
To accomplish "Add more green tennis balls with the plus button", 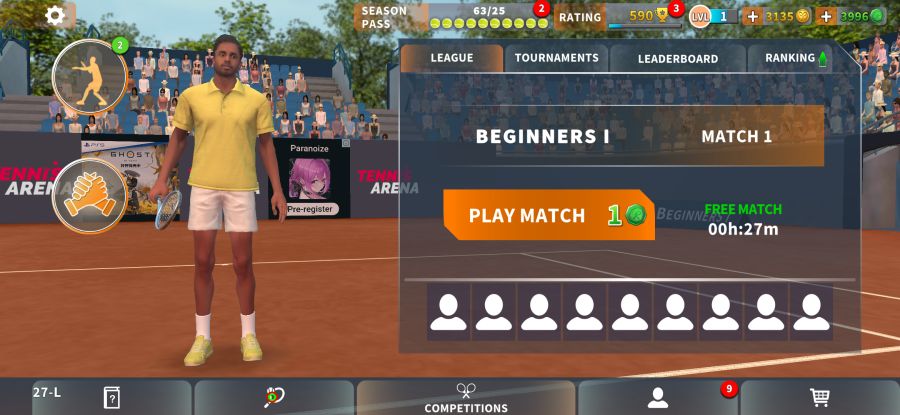I will point(826,16).
